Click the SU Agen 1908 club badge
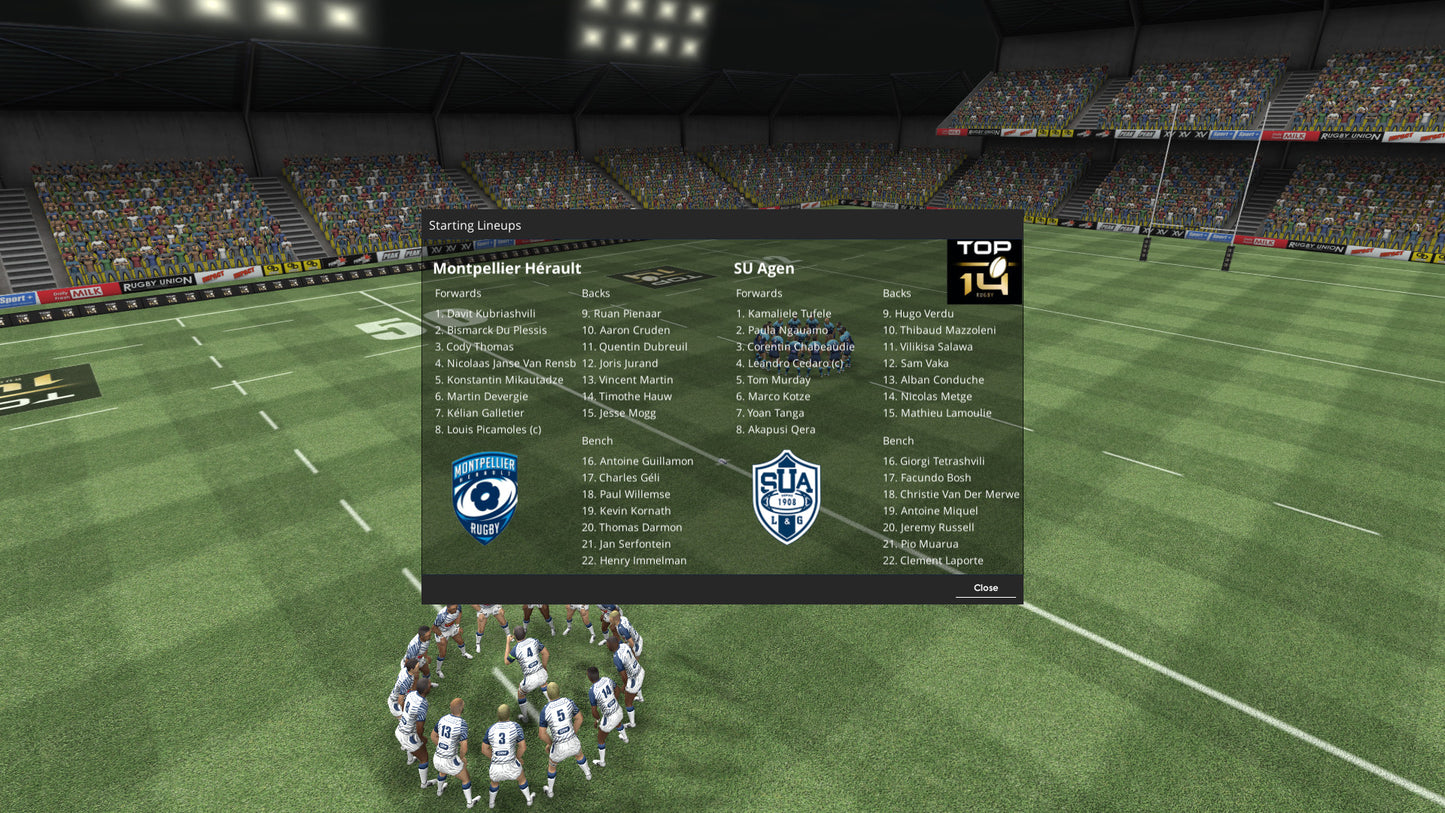Image resolution: width=1445 pixels, height=813 pixels. click(x=787, y=497)
